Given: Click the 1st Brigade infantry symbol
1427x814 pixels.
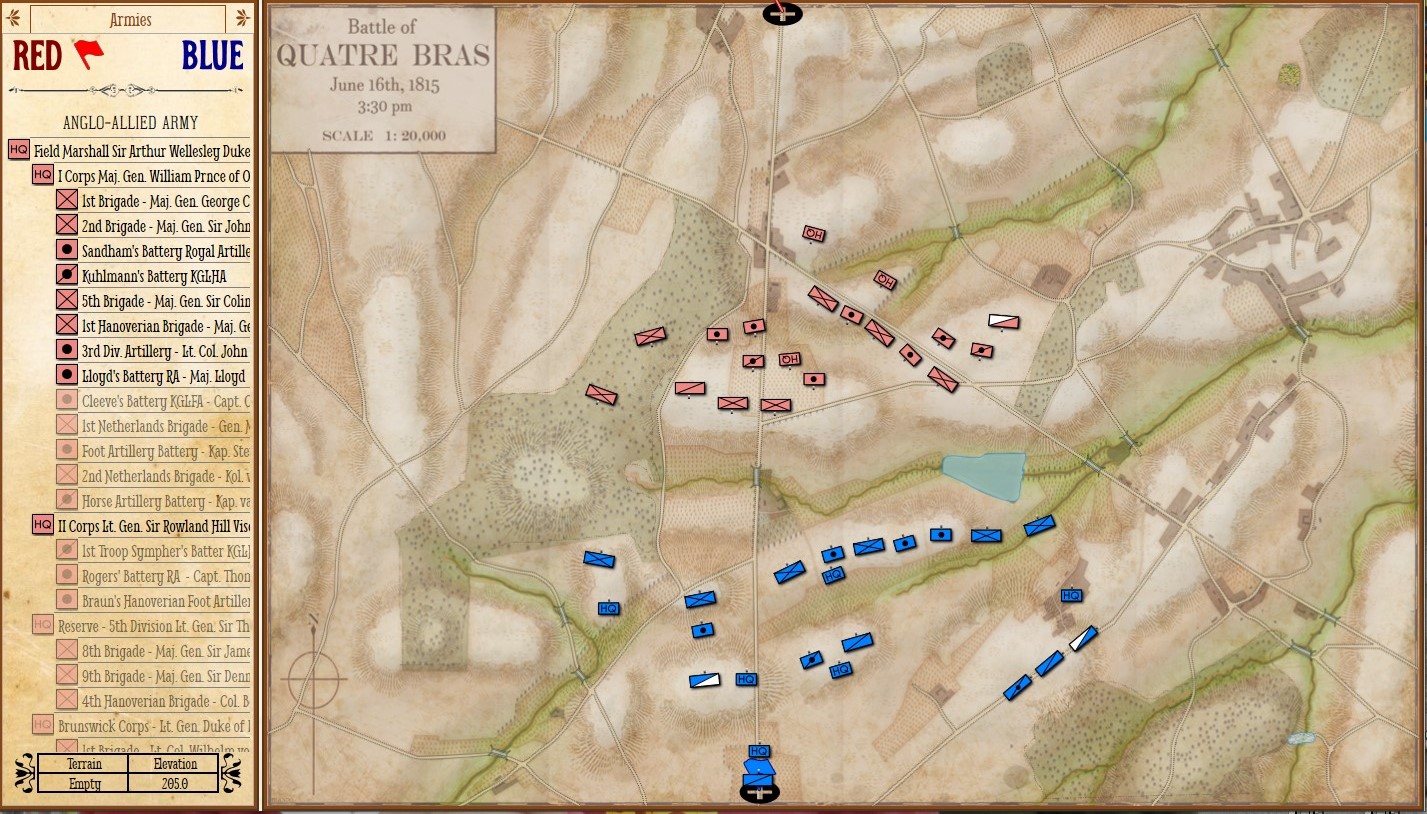Looking at the screenshot, I should pyautogui.click(x=67, y=199).
